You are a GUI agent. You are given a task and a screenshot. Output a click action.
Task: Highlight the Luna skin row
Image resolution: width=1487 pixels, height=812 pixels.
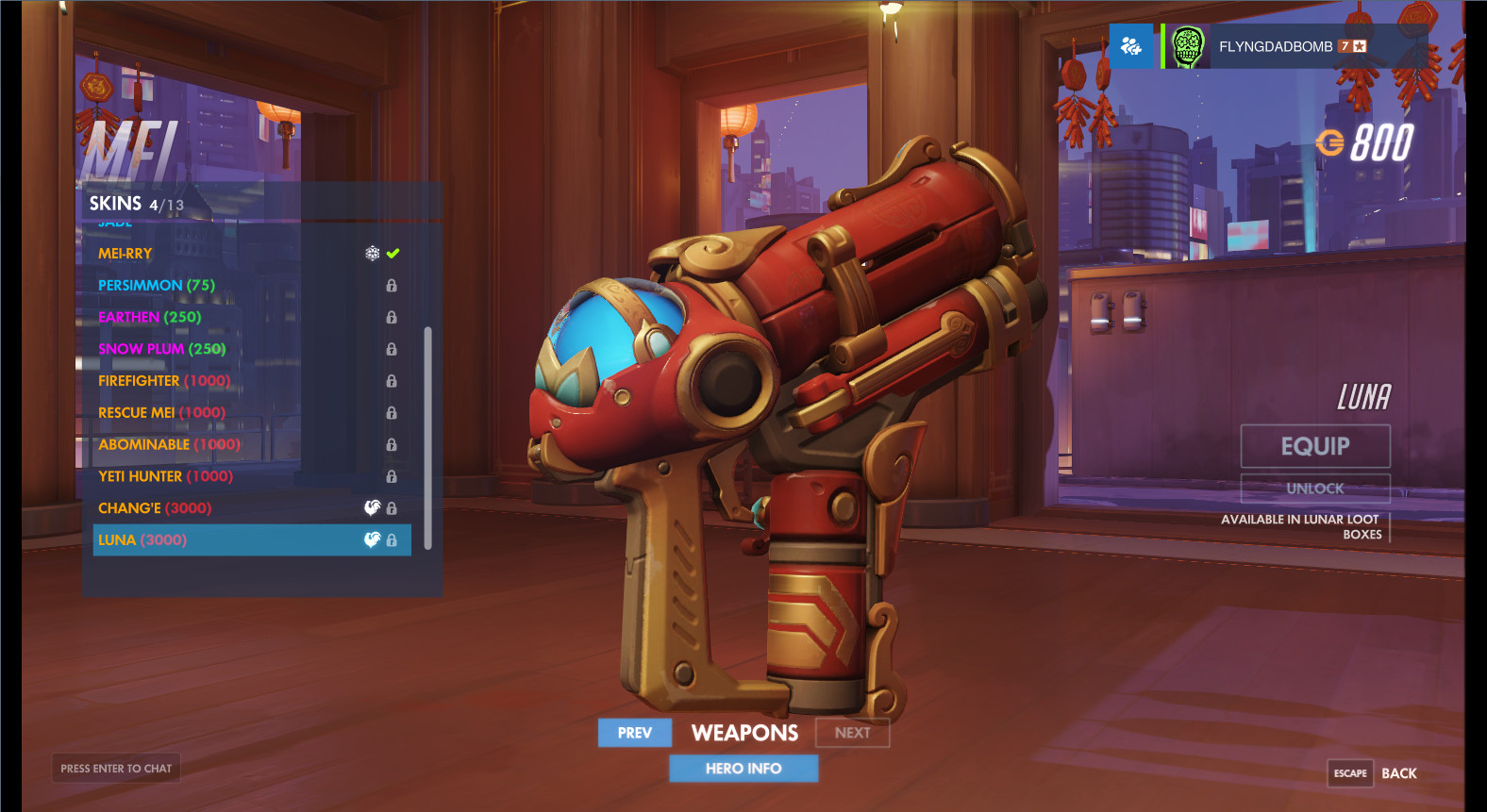click(x=251, y=540)
